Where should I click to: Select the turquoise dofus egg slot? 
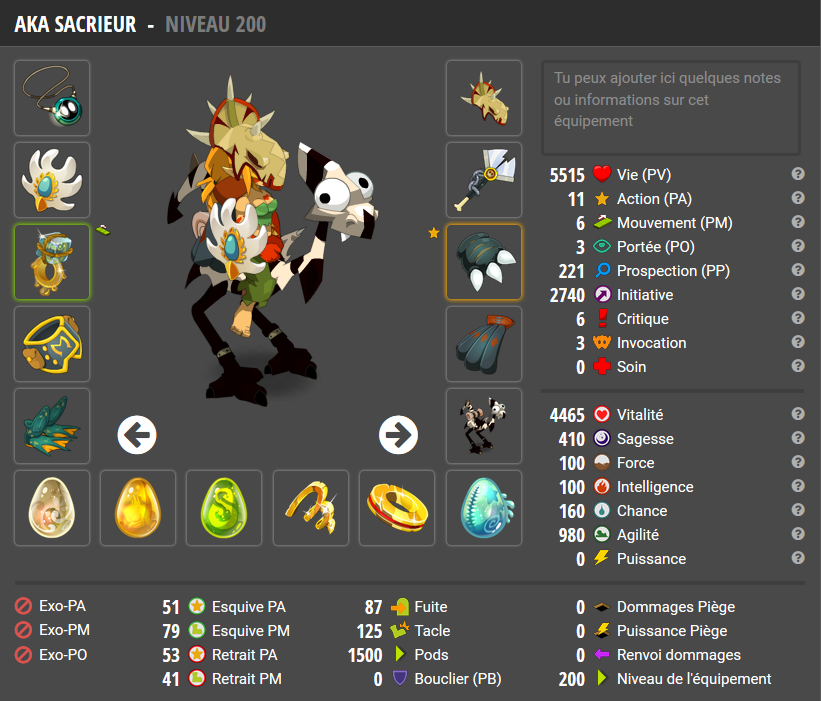tap(484, 508)
